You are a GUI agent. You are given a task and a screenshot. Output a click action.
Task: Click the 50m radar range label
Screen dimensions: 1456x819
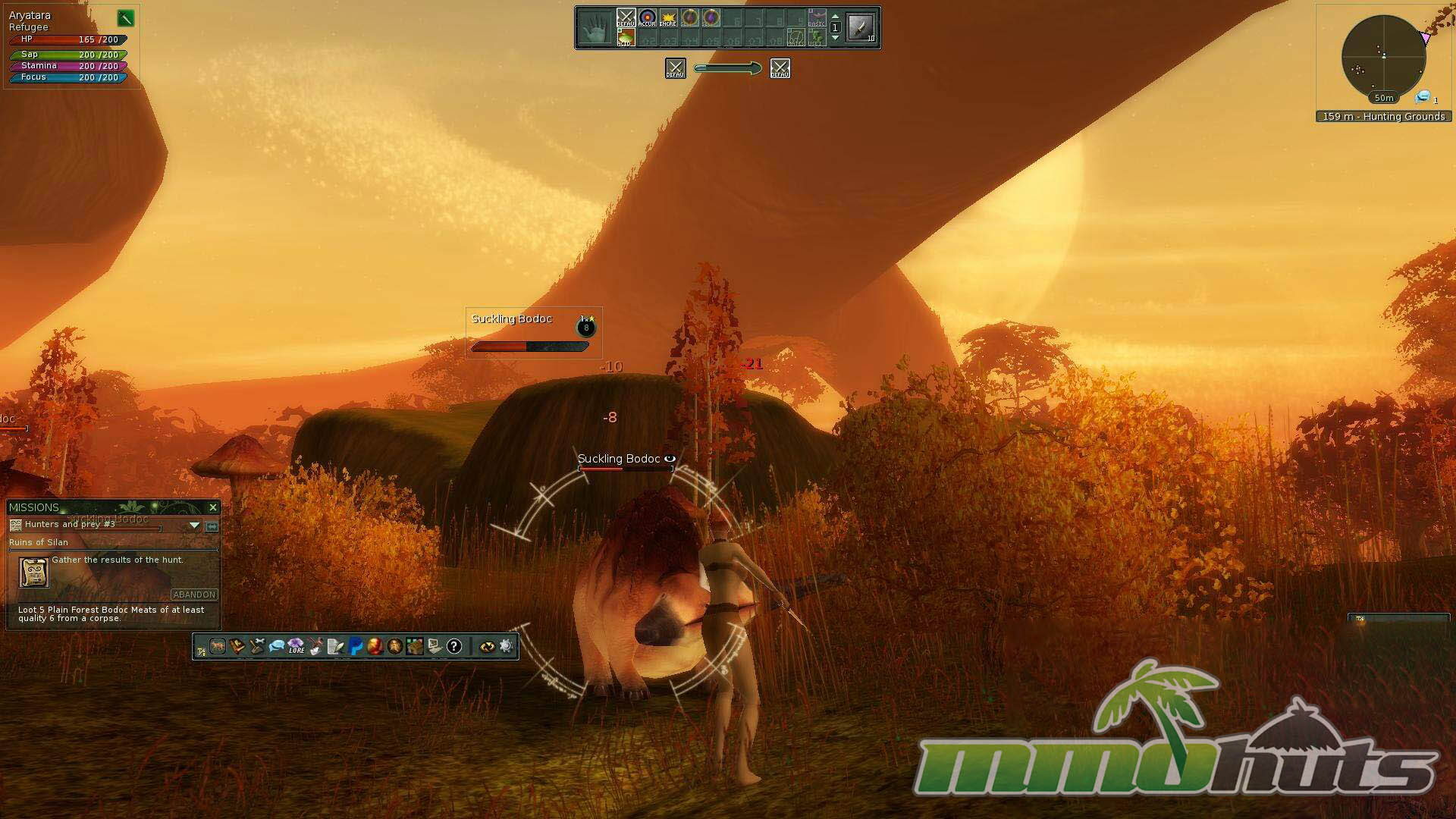click(1384, 98)
